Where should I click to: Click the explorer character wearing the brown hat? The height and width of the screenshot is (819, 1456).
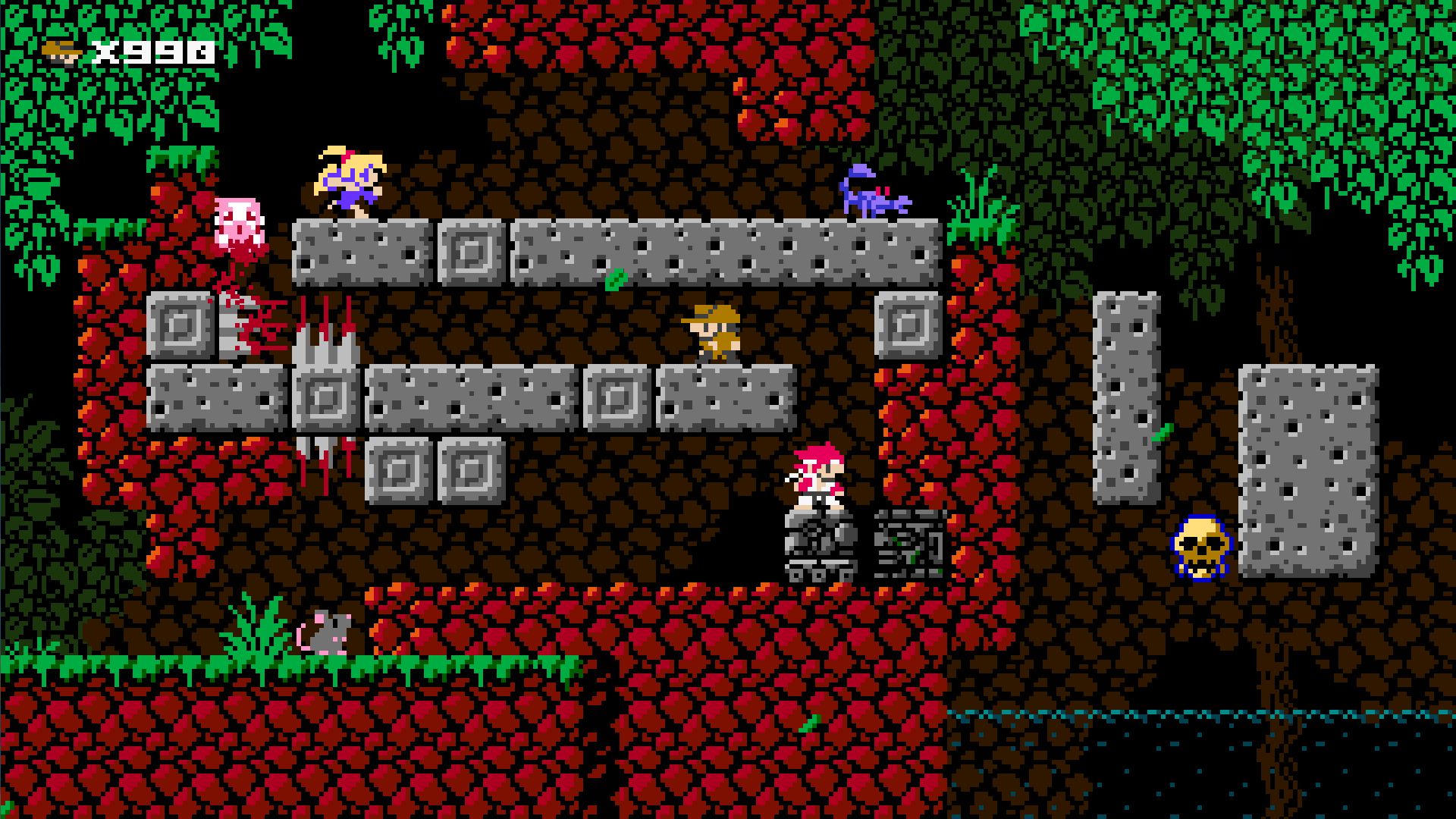pos(717,334)
